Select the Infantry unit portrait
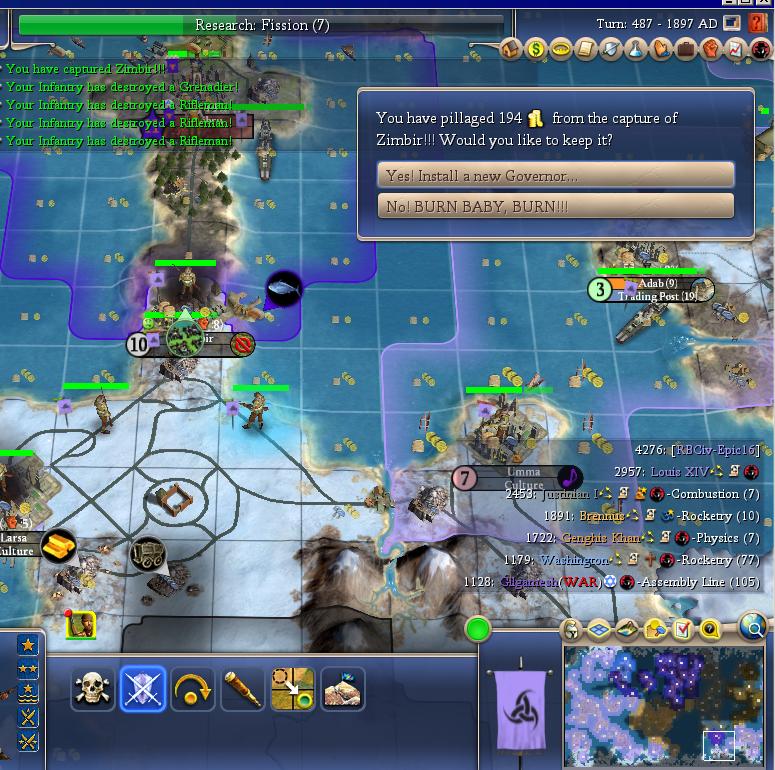The image size is (775, 770). [80, 626]
